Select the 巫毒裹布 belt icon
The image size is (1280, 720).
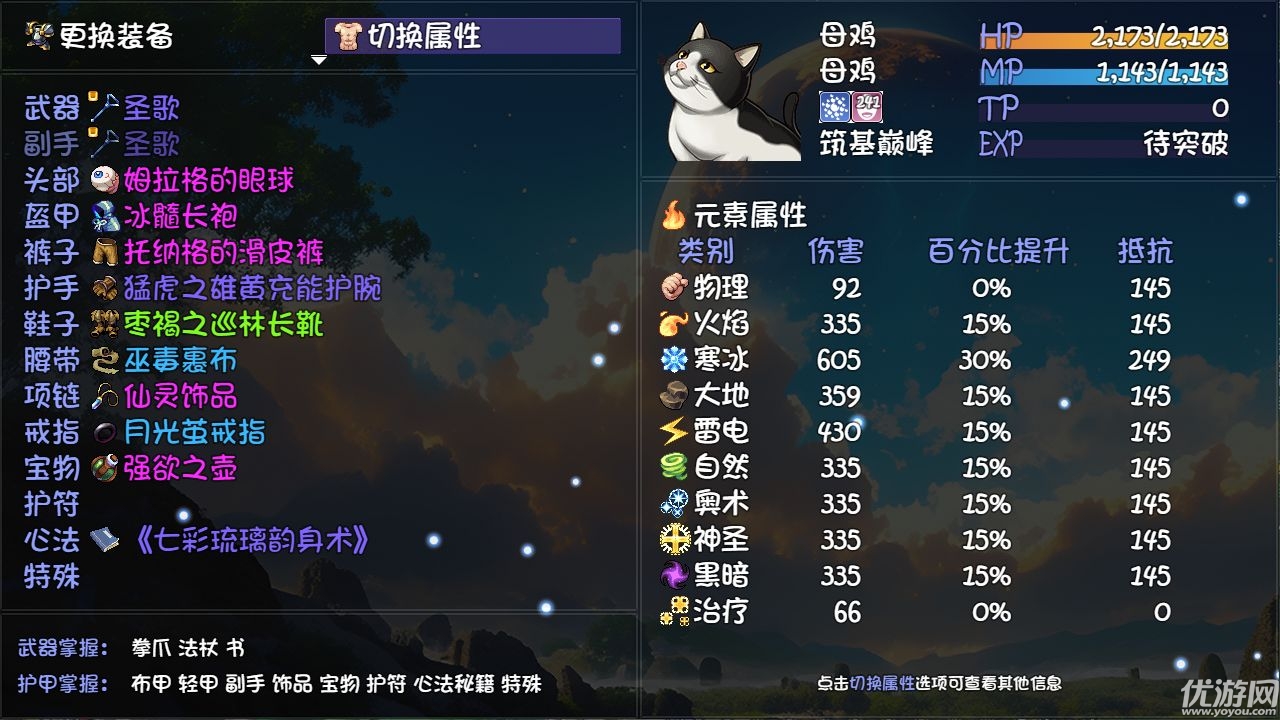point(103,360)
